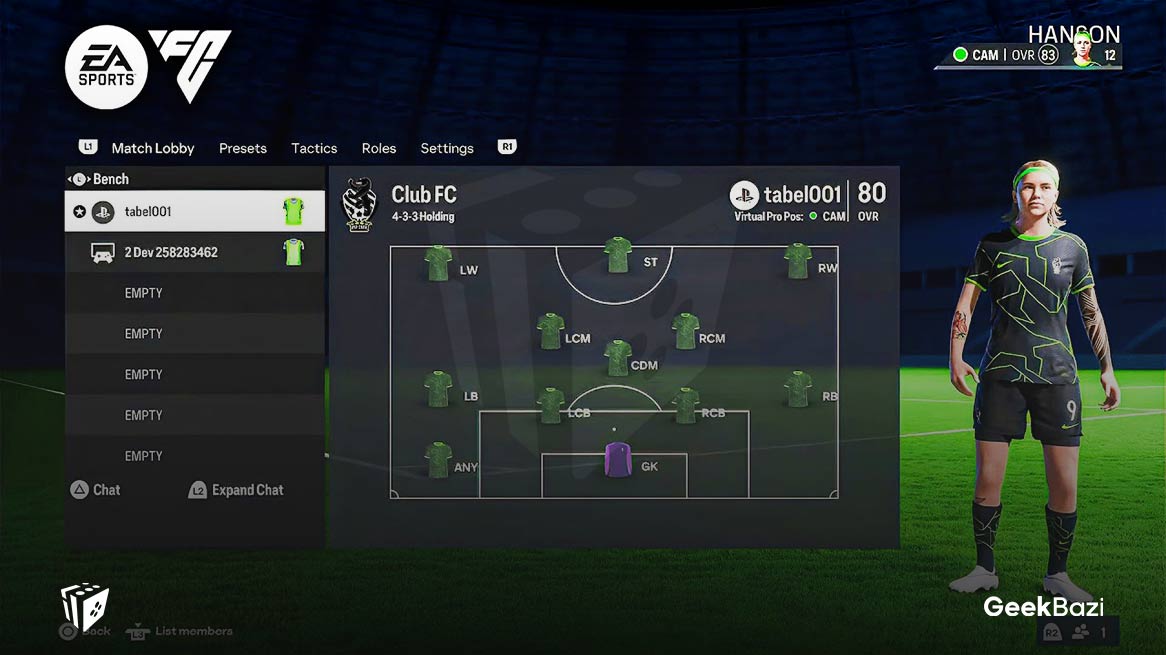This screenshot has height=655, width=1166.
Task: Select the purple GK goalkeeper shirt
Action: [618, 459]
